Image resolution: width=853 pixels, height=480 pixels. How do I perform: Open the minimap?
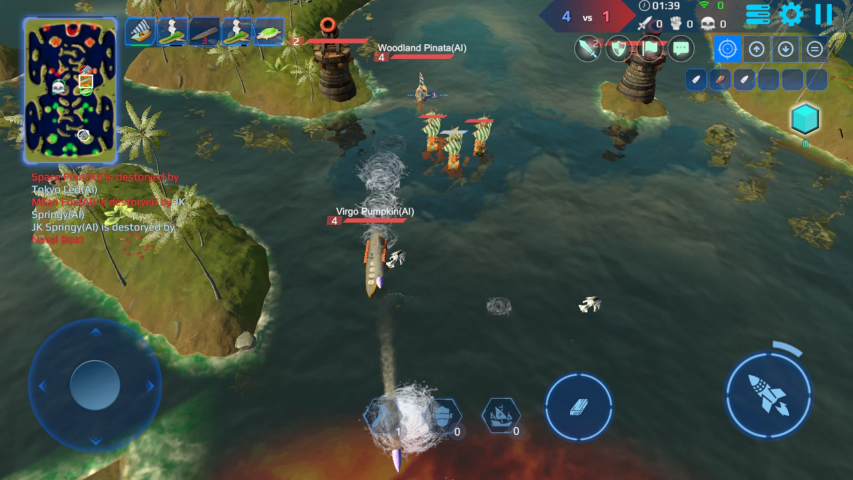click(71, 90)
